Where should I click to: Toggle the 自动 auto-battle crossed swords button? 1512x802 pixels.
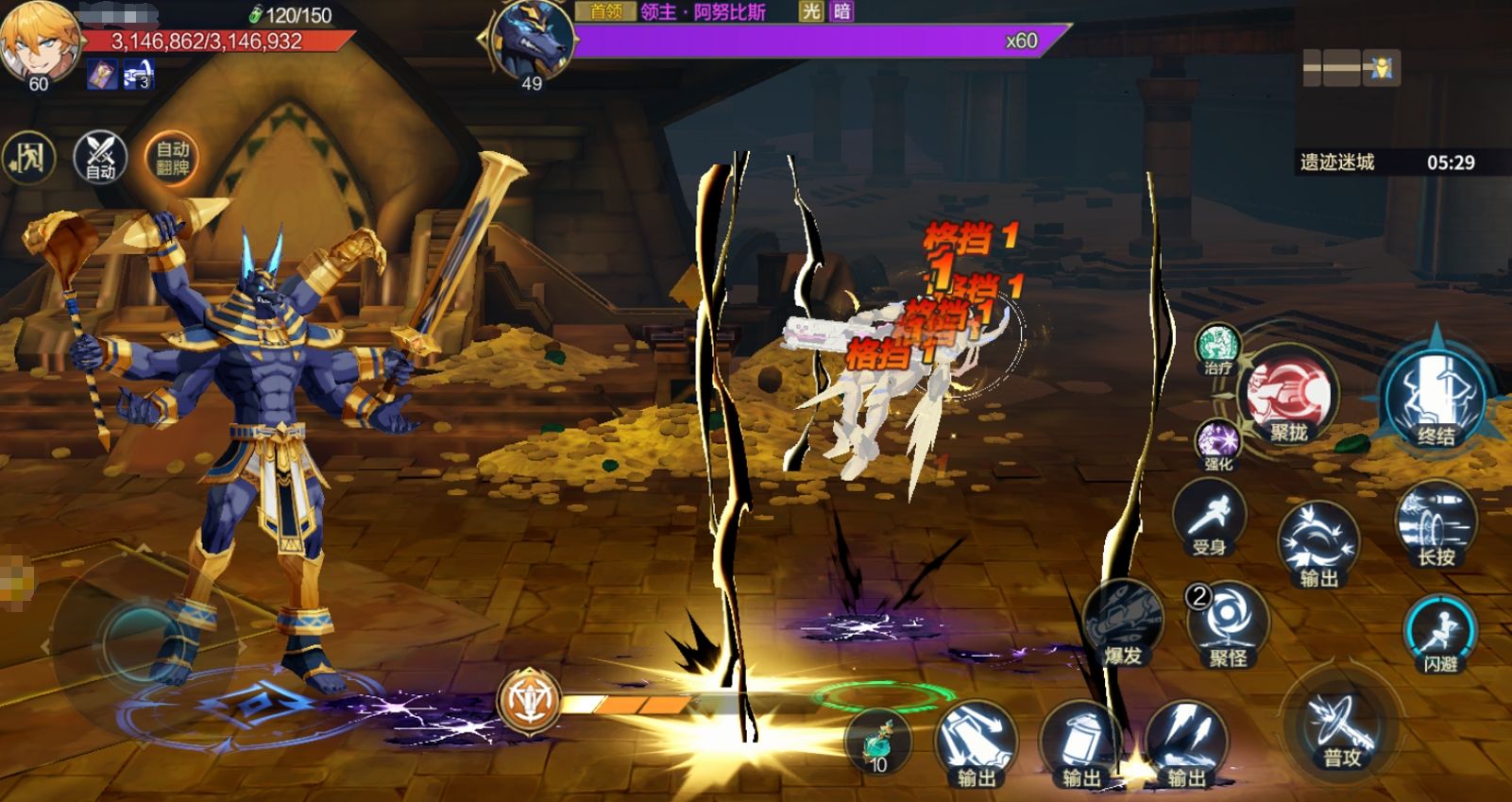click(x=100, y=157)
